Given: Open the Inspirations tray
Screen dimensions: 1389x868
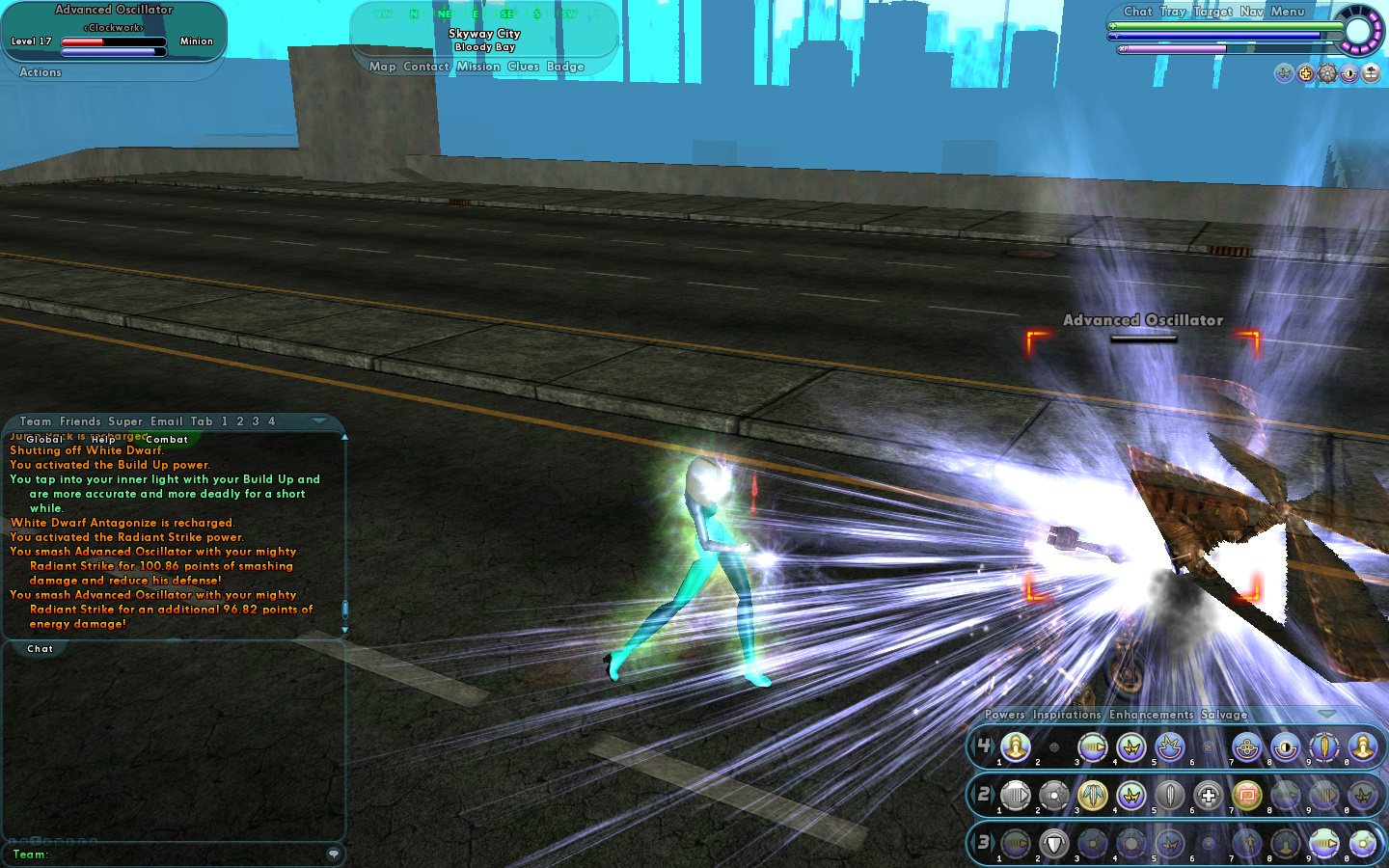Looking at the screenshot, I should pyautogui.click(x=1066, y=715).
